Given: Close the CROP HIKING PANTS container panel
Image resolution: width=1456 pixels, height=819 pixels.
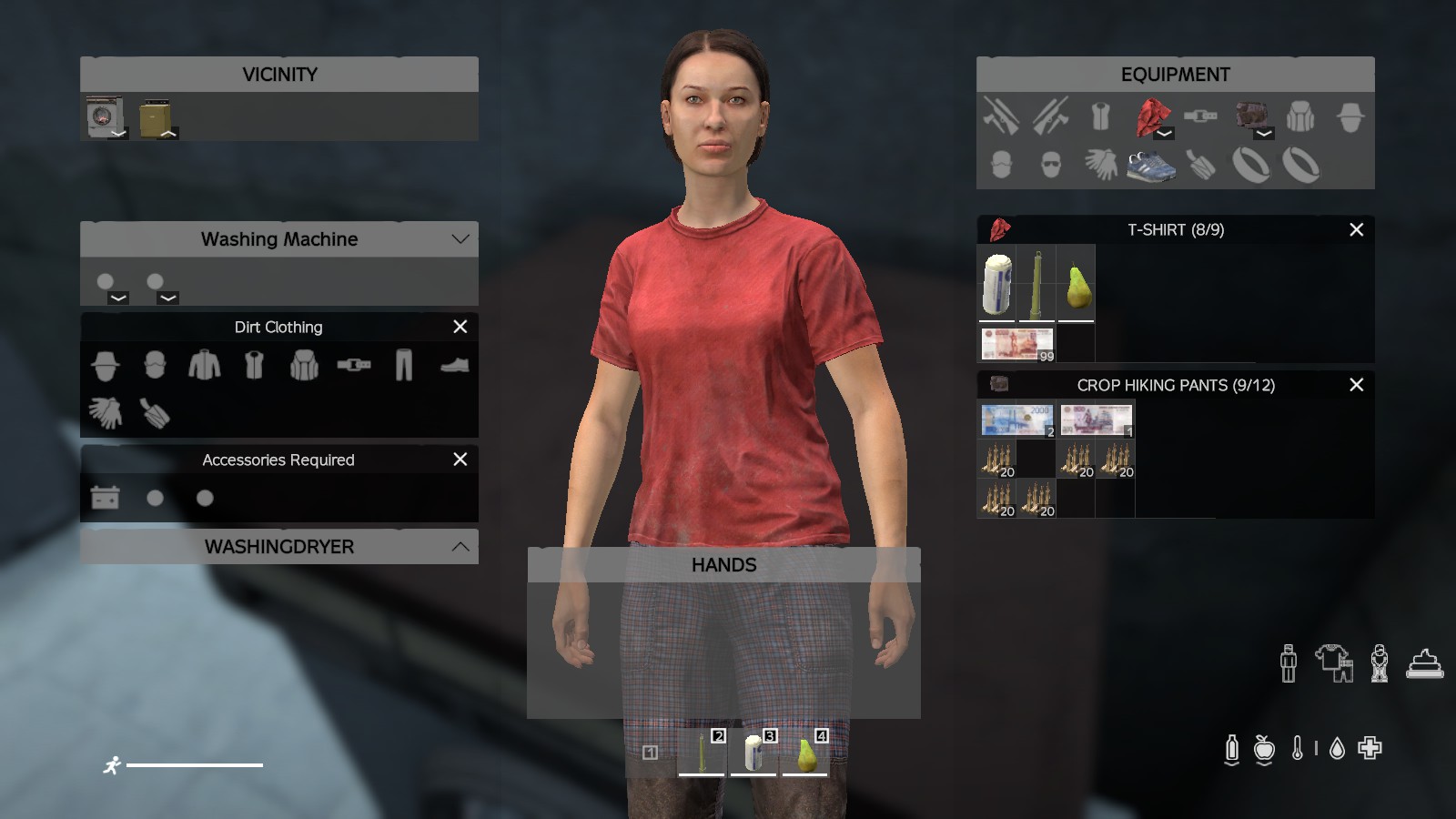Looking at the screenshot, I should [1356, 385].
